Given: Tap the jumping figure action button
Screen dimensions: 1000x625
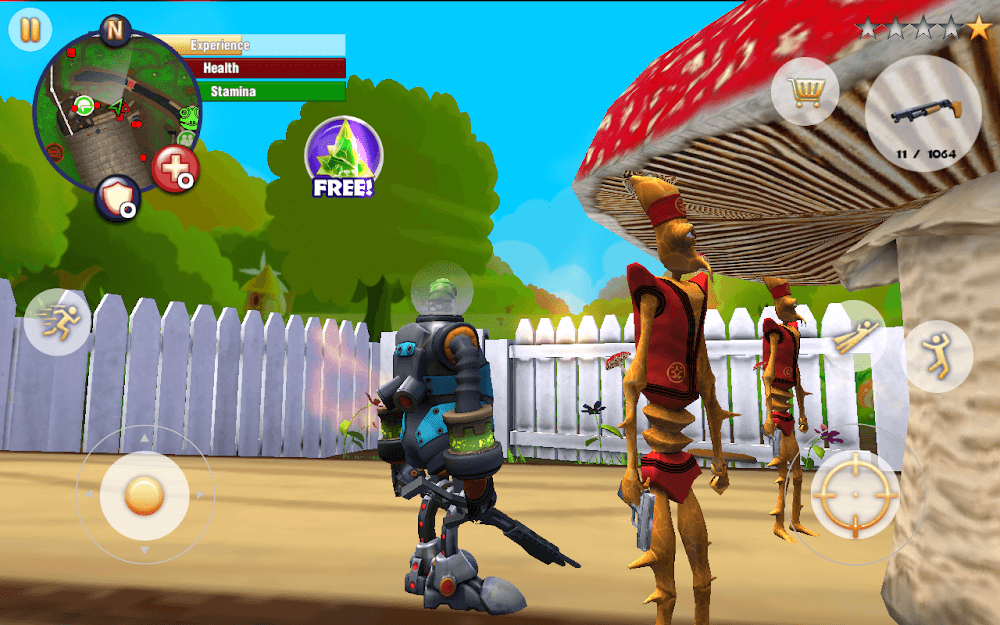Looking at the screenshot, I should click(937, 355).
